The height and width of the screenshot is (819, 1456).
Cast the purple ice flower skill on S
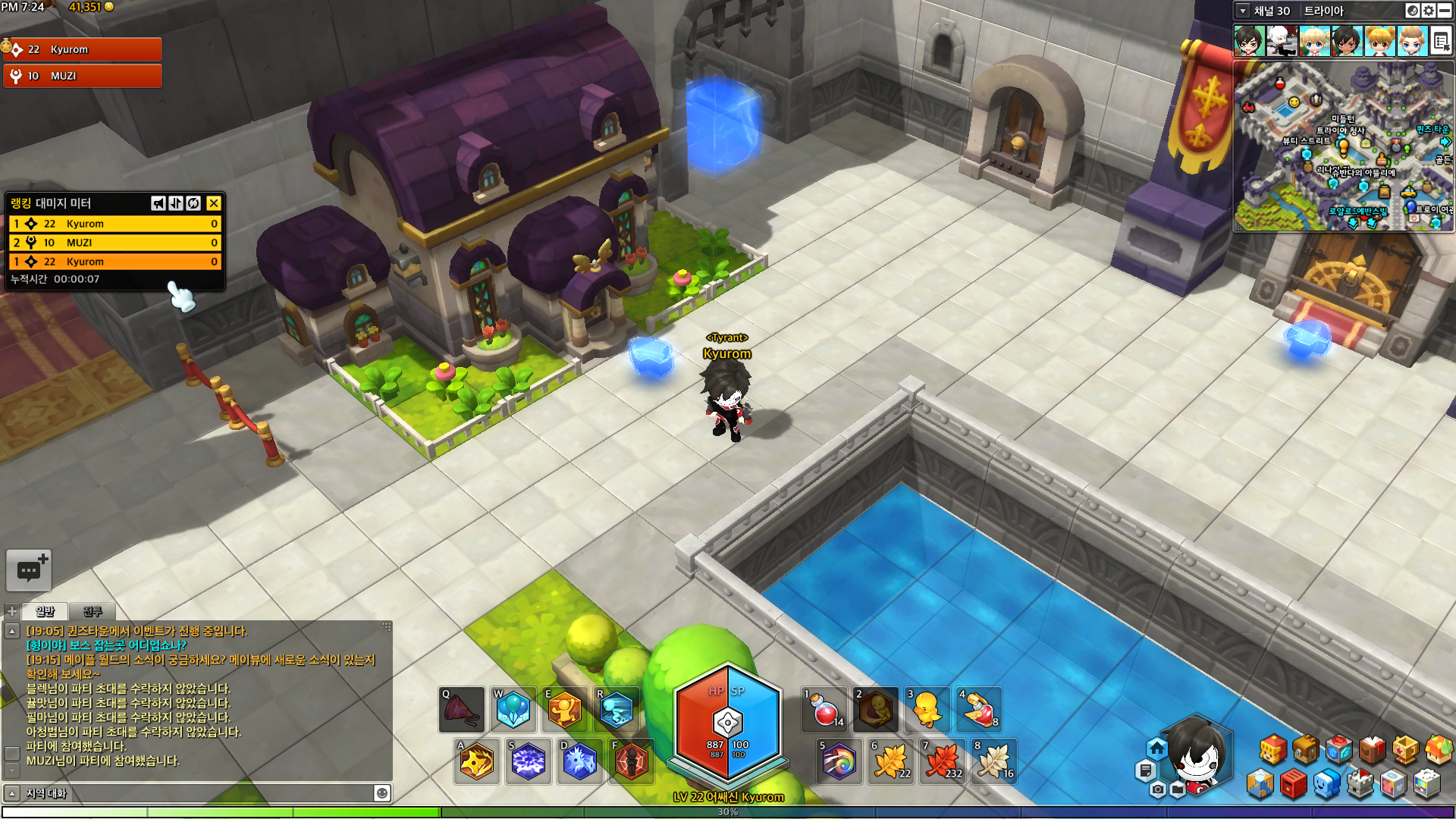(x=529, y=761)
